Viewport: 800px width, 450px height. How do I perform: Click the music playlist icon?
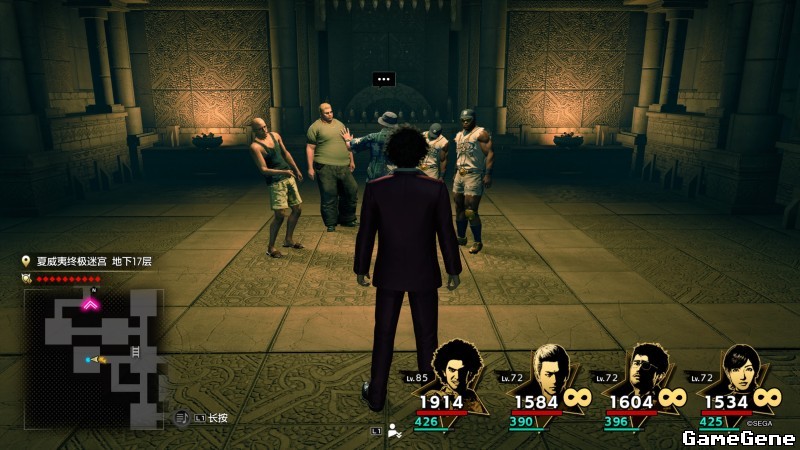coord(182,417)
